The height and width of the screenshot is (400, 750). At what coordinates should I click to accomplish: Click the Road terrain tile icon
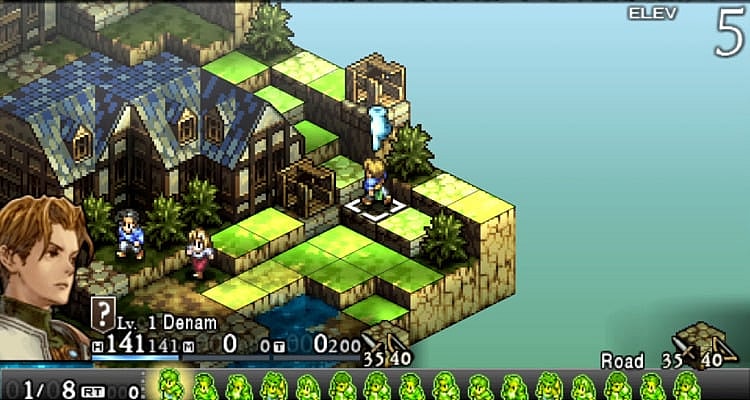click(x=706, y=344)
